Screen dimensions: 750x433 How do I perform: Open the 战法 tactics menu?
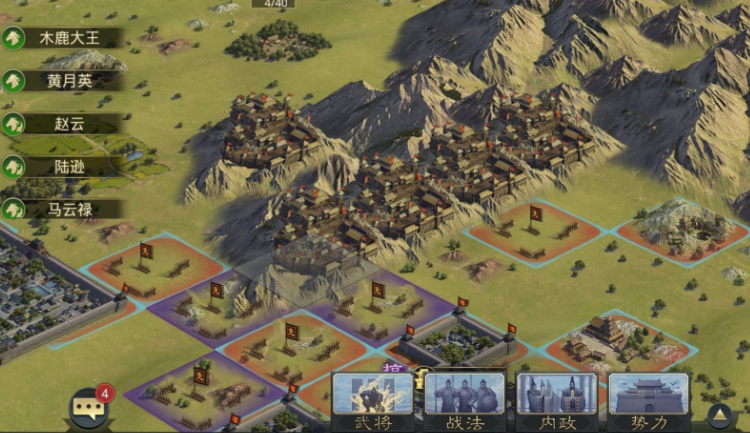click(464, 402)
